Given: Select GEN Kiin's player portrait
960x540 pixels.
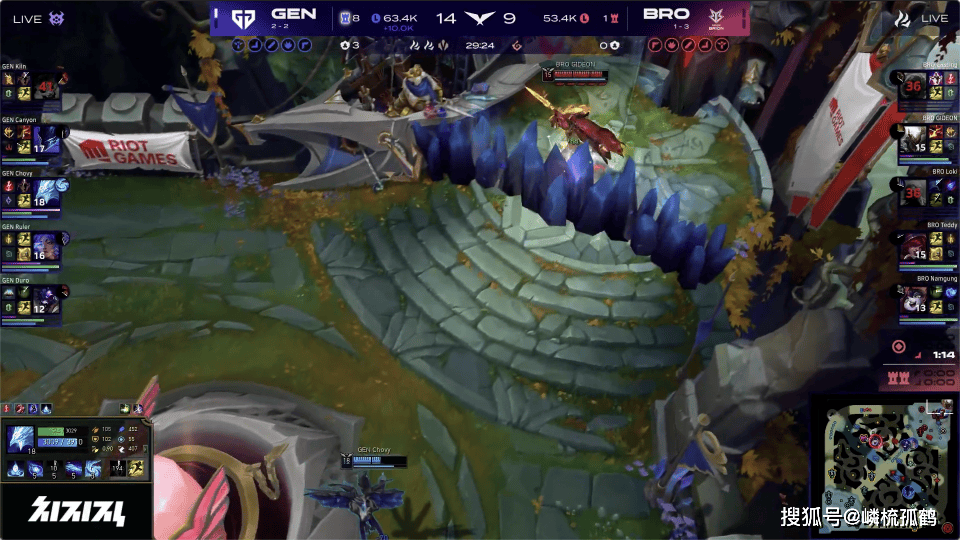Looking at the screenshot, I should [x=47, y=88].
